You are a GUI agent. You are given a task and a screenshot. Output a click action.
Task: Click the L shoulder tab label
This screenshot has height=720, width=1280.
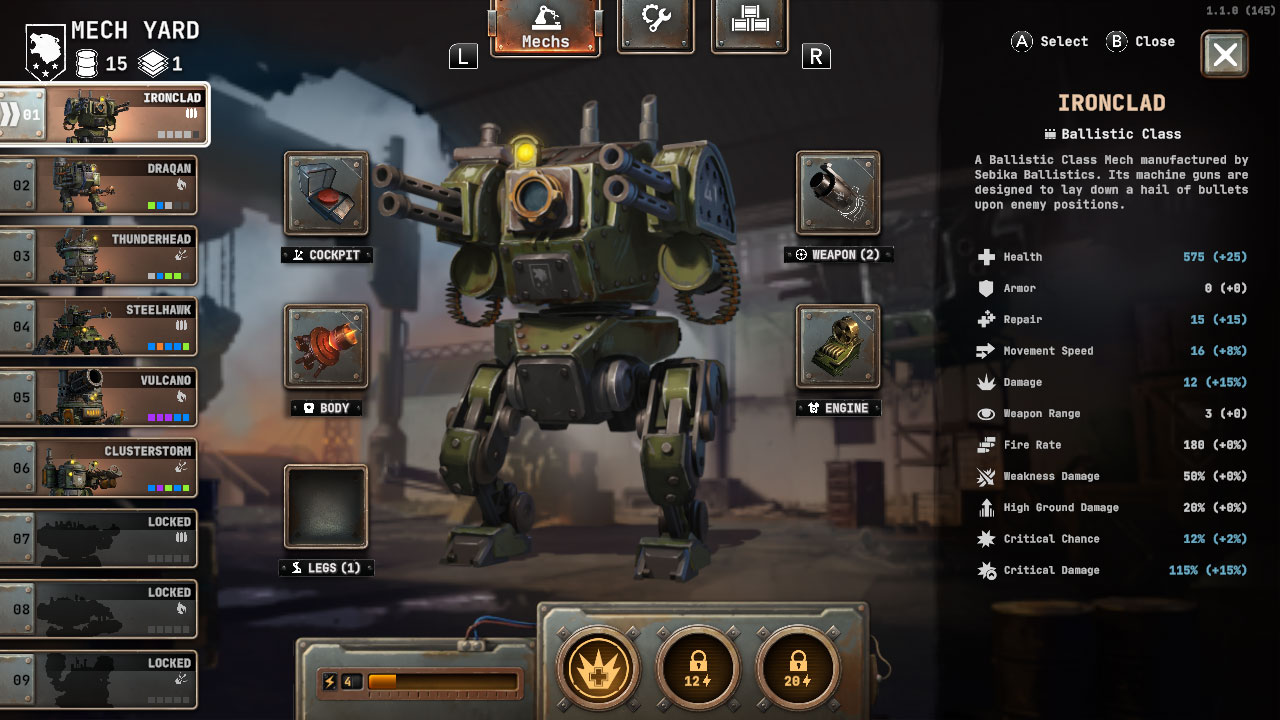462,56
